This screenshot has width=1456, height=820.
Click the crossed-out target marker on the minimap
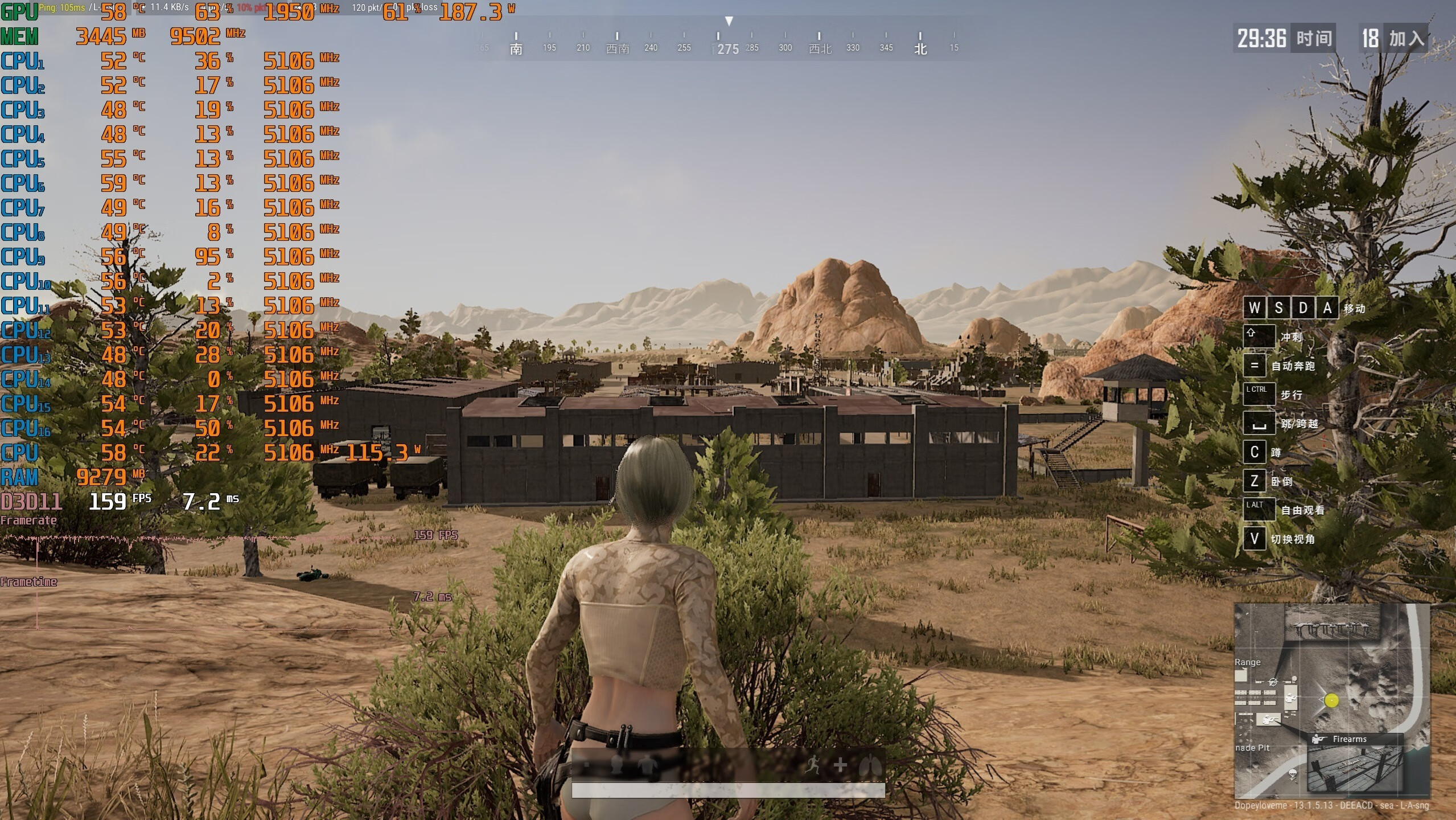click(x=1273, y=682)
